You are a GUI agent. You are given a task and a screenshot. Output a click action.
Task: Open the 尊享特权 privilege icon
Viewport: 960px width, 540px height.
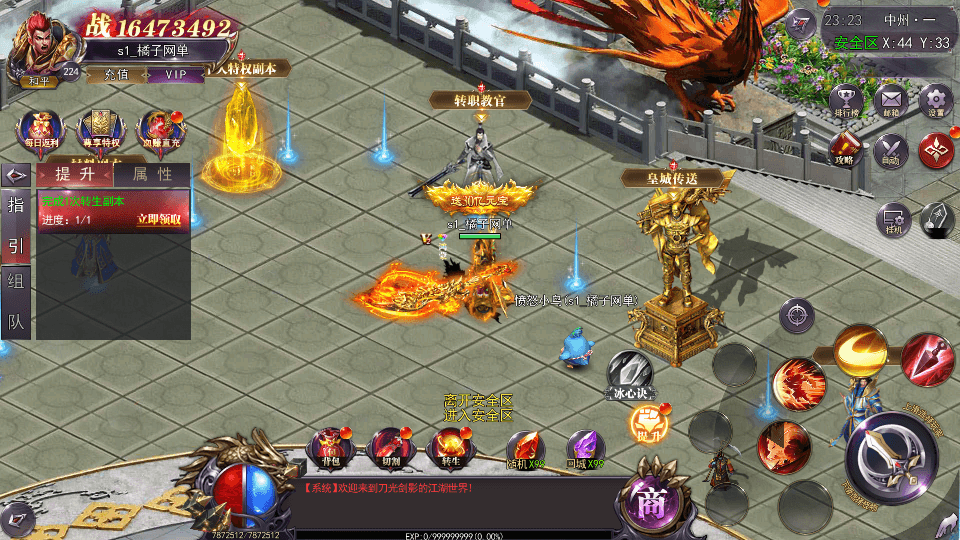100,130
